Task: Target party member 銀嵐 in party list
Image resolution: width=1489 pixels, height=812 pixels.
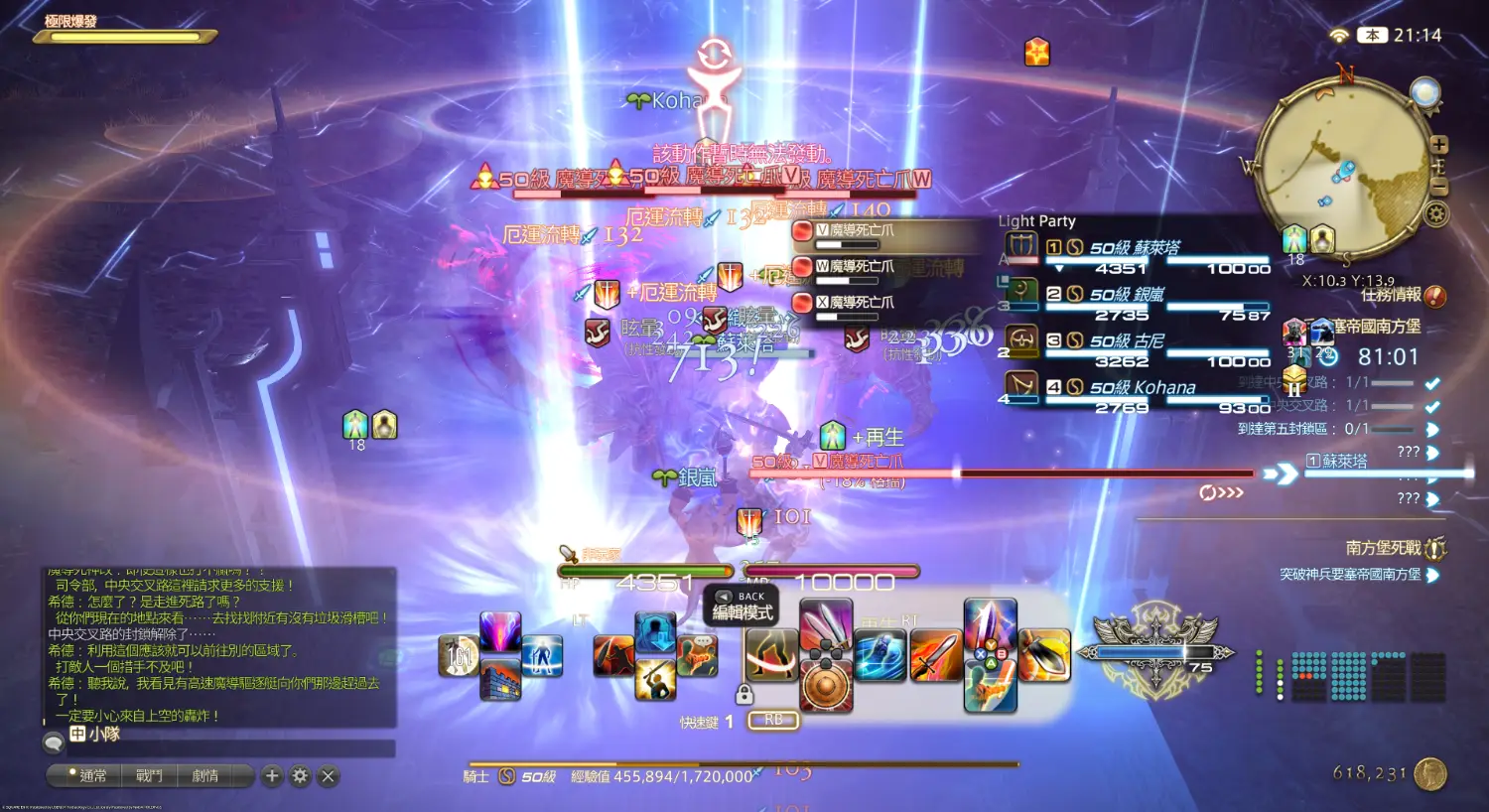Action: 1127,295
